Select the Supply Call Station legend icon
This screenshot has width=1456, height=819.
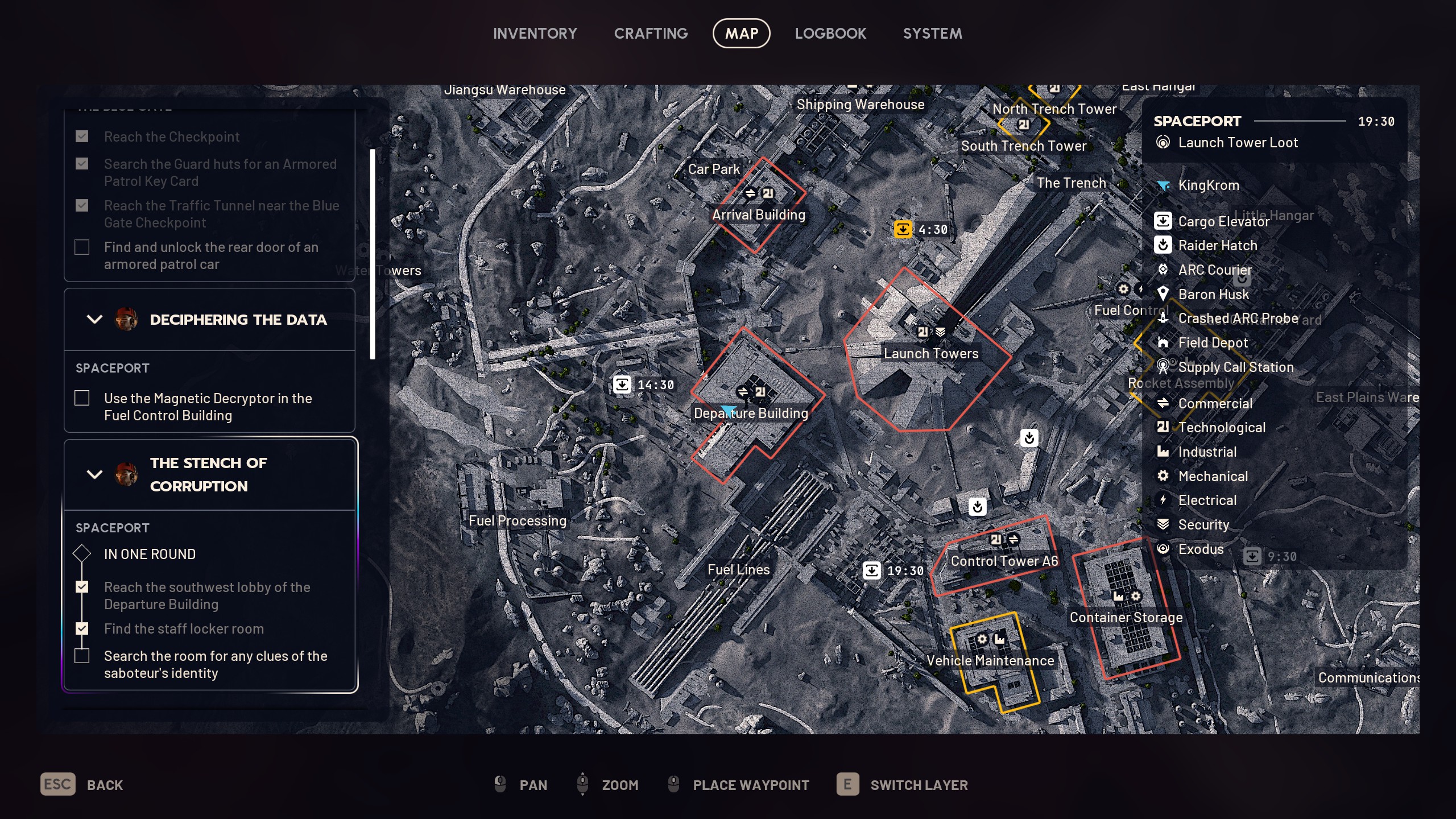[x=1164, y=367]
